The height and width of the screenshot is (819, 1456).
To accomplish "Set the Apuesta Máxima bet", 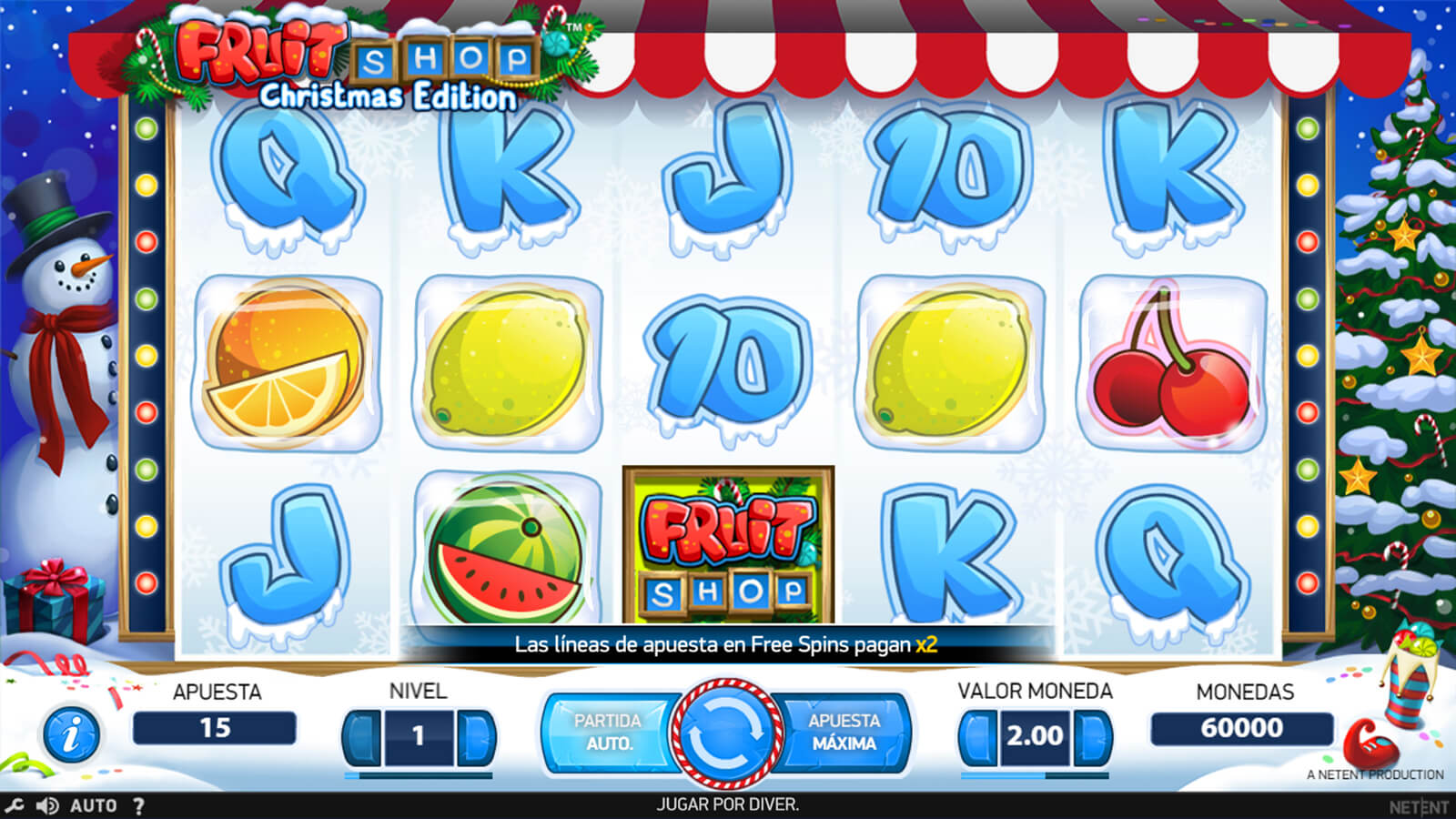I will 844,732.
